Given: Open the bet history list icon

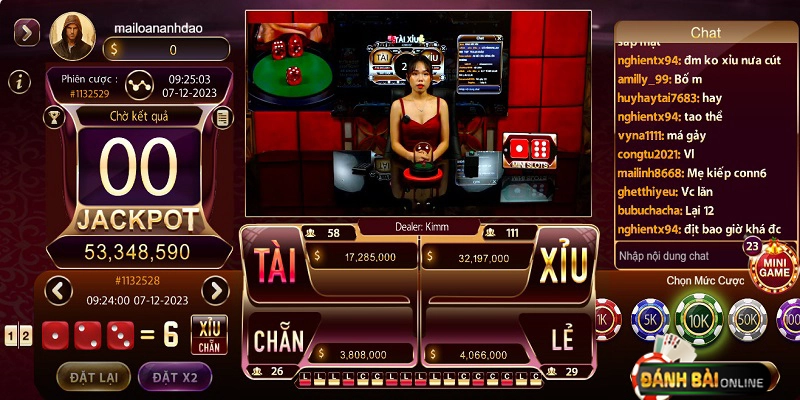Looking at the screenshot, I should (x=222, y=117).
